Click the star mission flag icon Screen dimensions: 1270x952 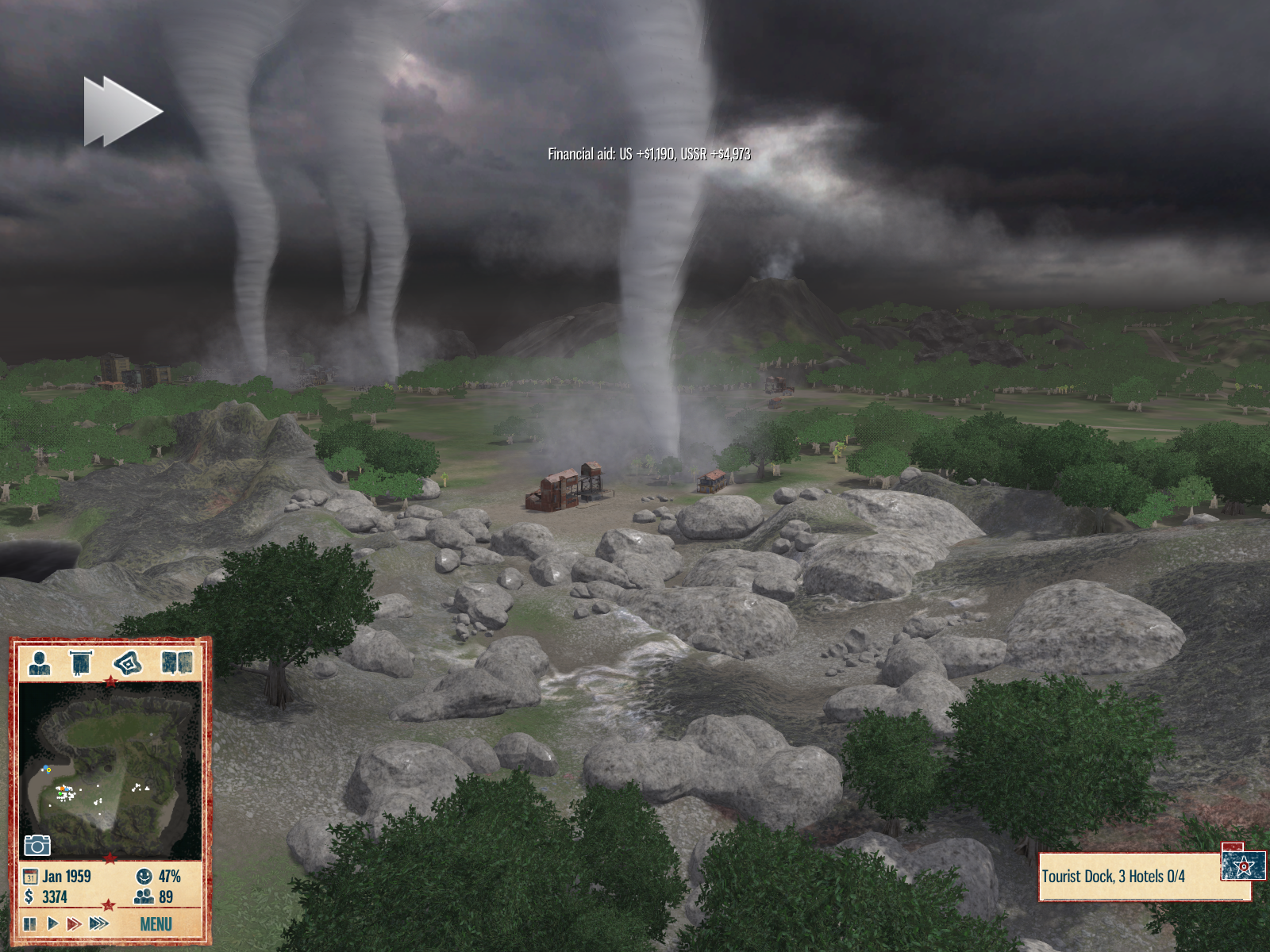pyautogui.click(x=1243, y=866)
